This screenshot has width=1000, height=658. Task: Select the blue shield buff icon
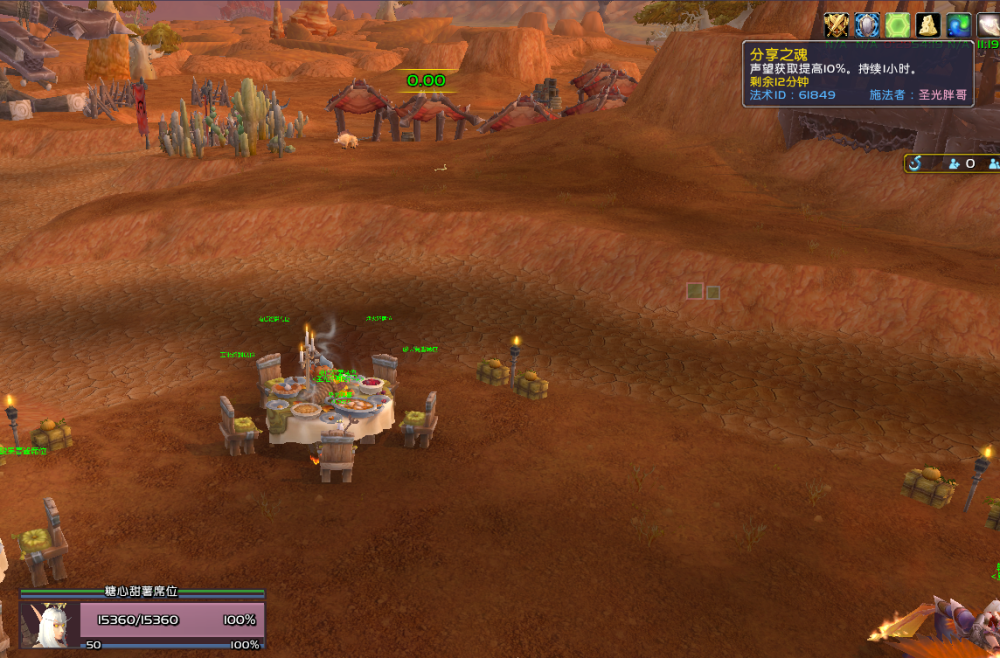tap(867, 25)
